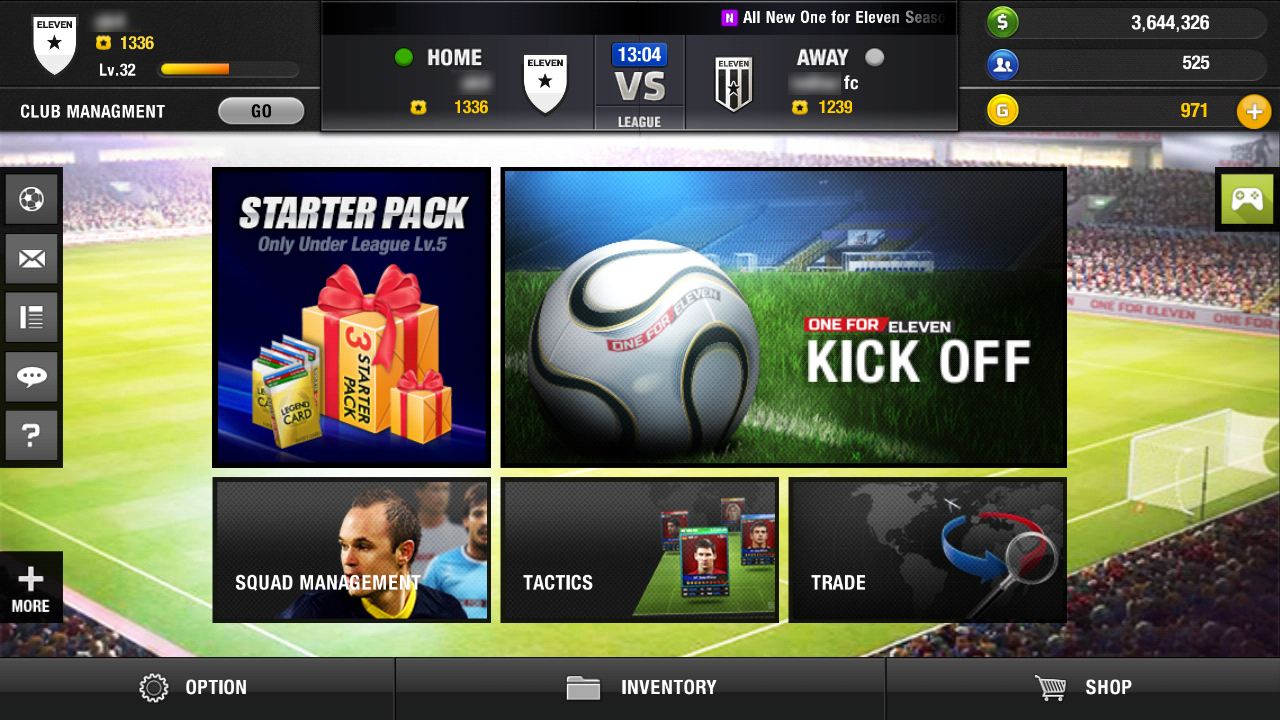Start a match with Kick Off
The width and height of the screenshot is (1280, 720).
pyautogui.click(x=783, y=317)
